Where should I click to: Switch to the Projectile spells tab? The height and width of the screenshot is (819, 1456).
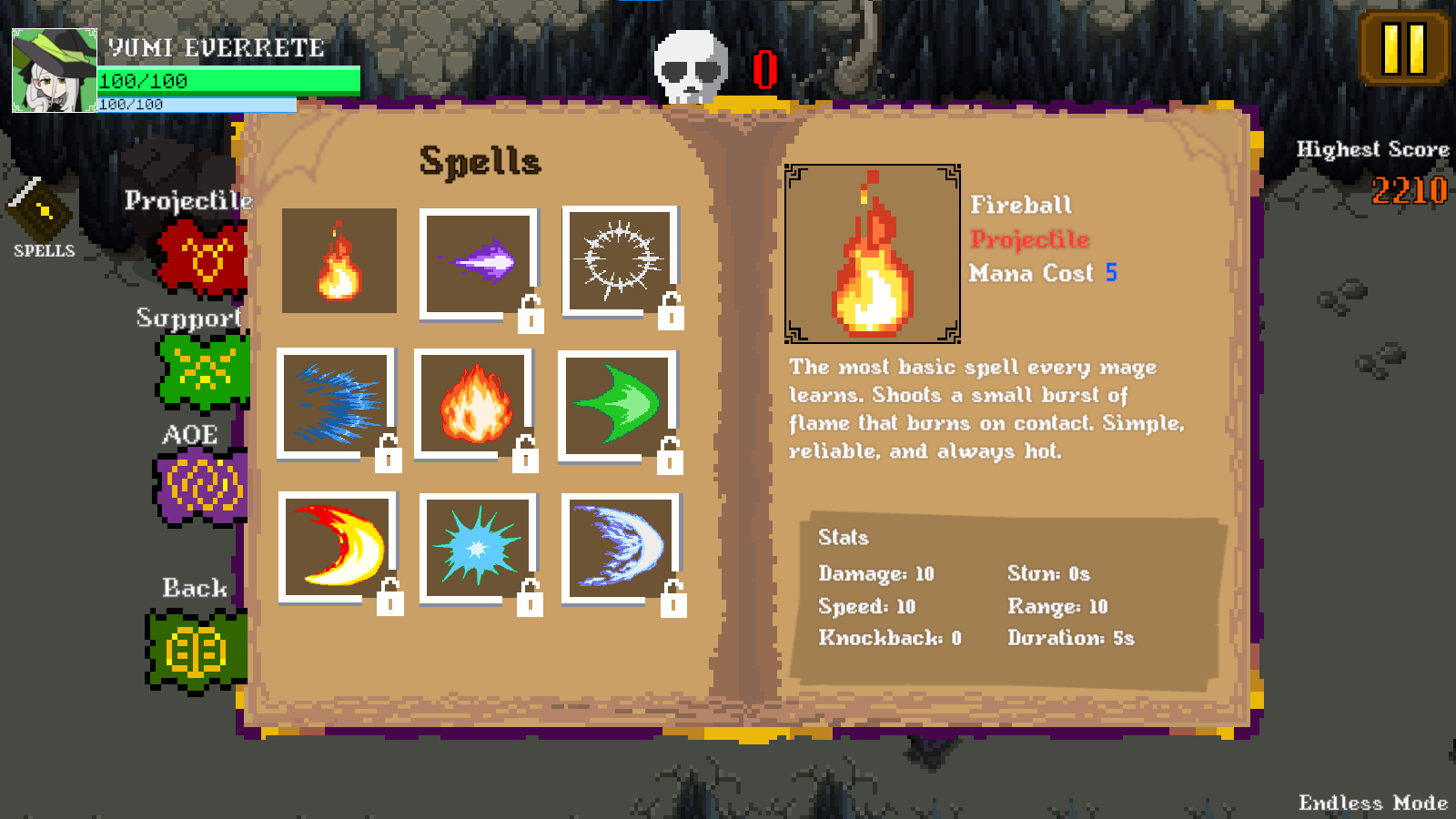tap(187, 200)
